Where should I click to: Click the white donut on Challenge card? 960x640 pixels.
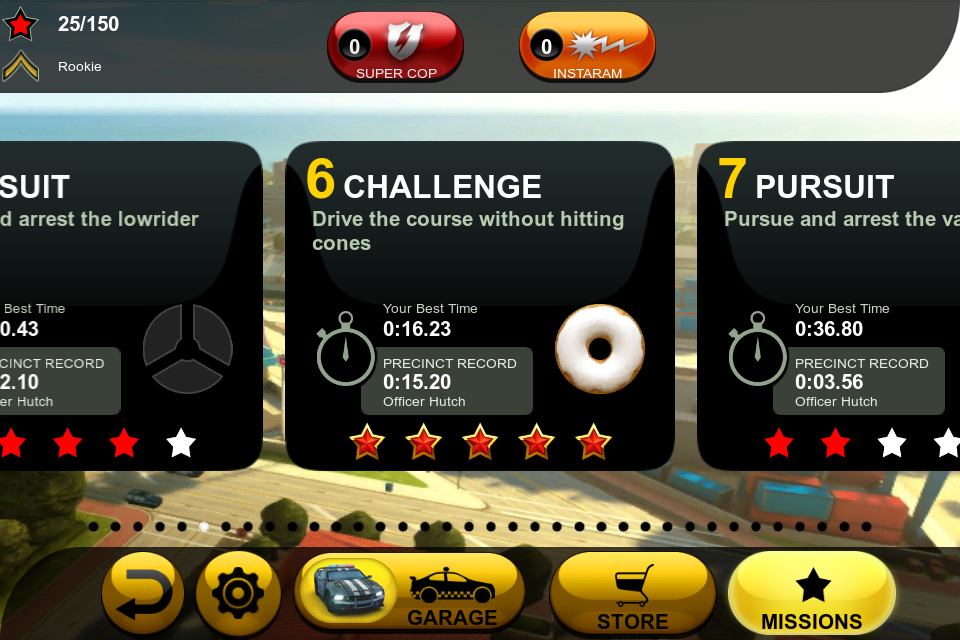(x=600, y=349)
